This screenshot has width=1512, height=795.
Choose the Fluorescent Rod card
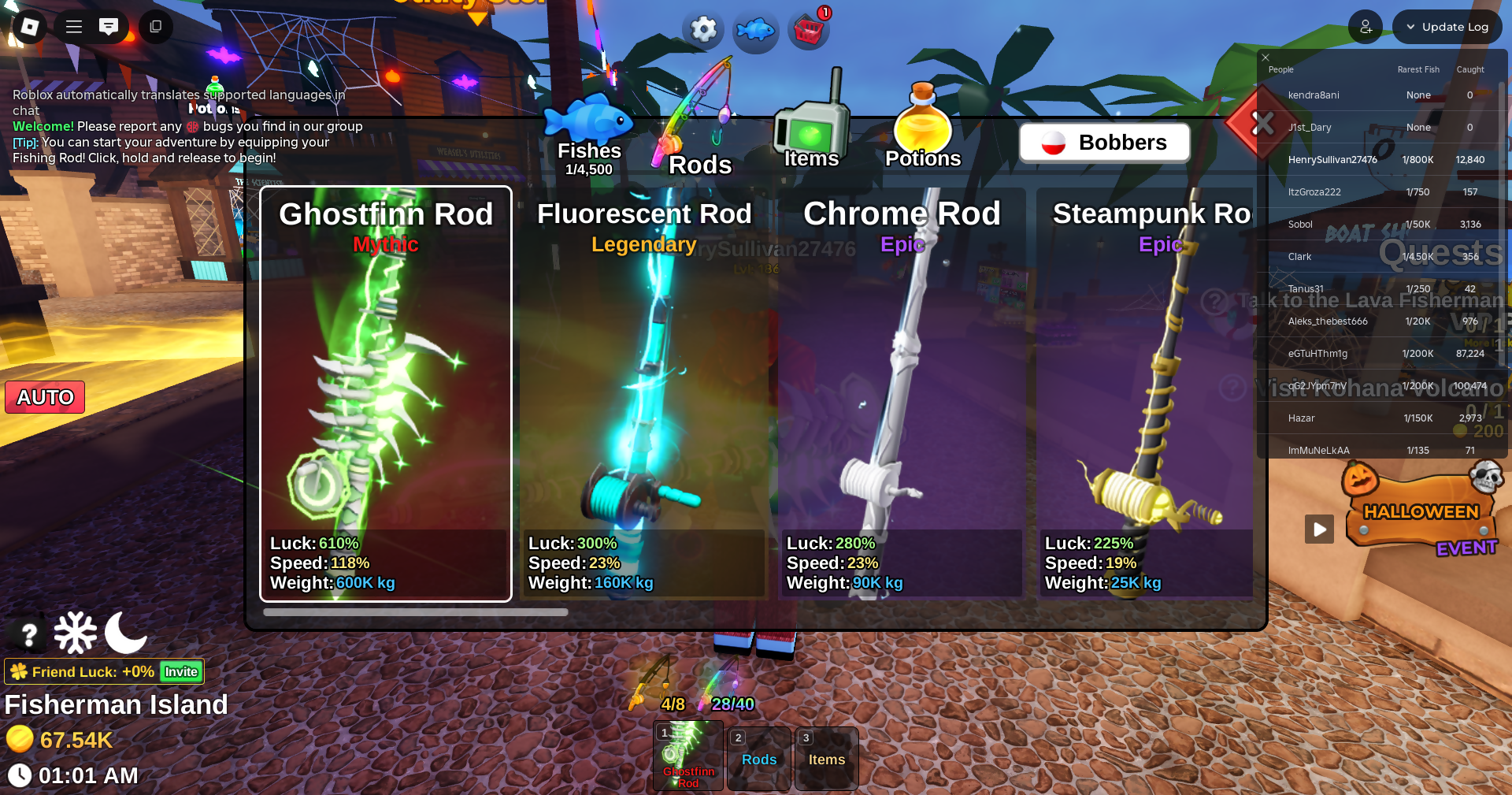(x=643, y=394)
